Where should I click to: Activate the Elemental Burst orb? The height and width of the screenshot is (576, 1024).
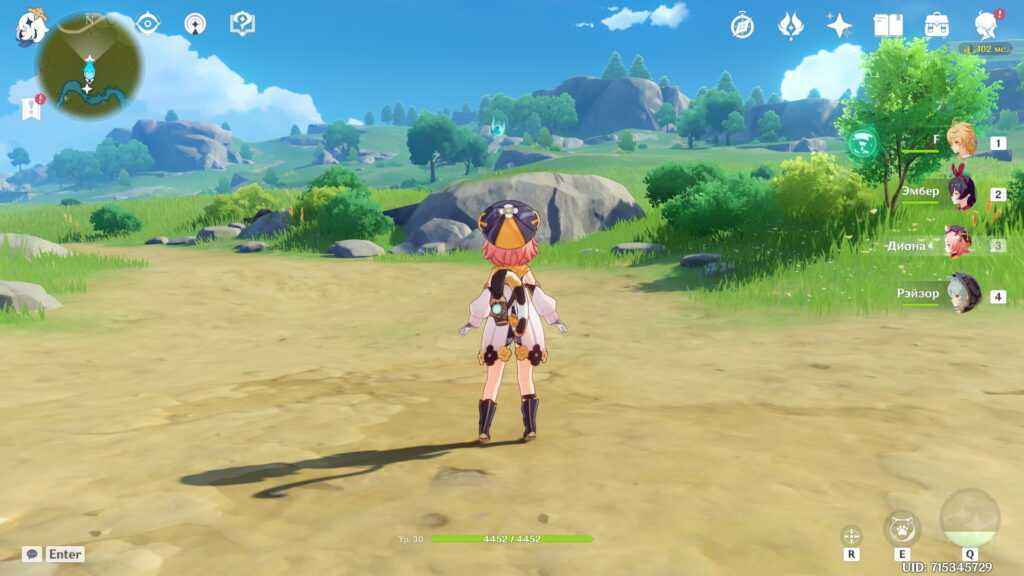pyautogui.click(x=969, y=518)
